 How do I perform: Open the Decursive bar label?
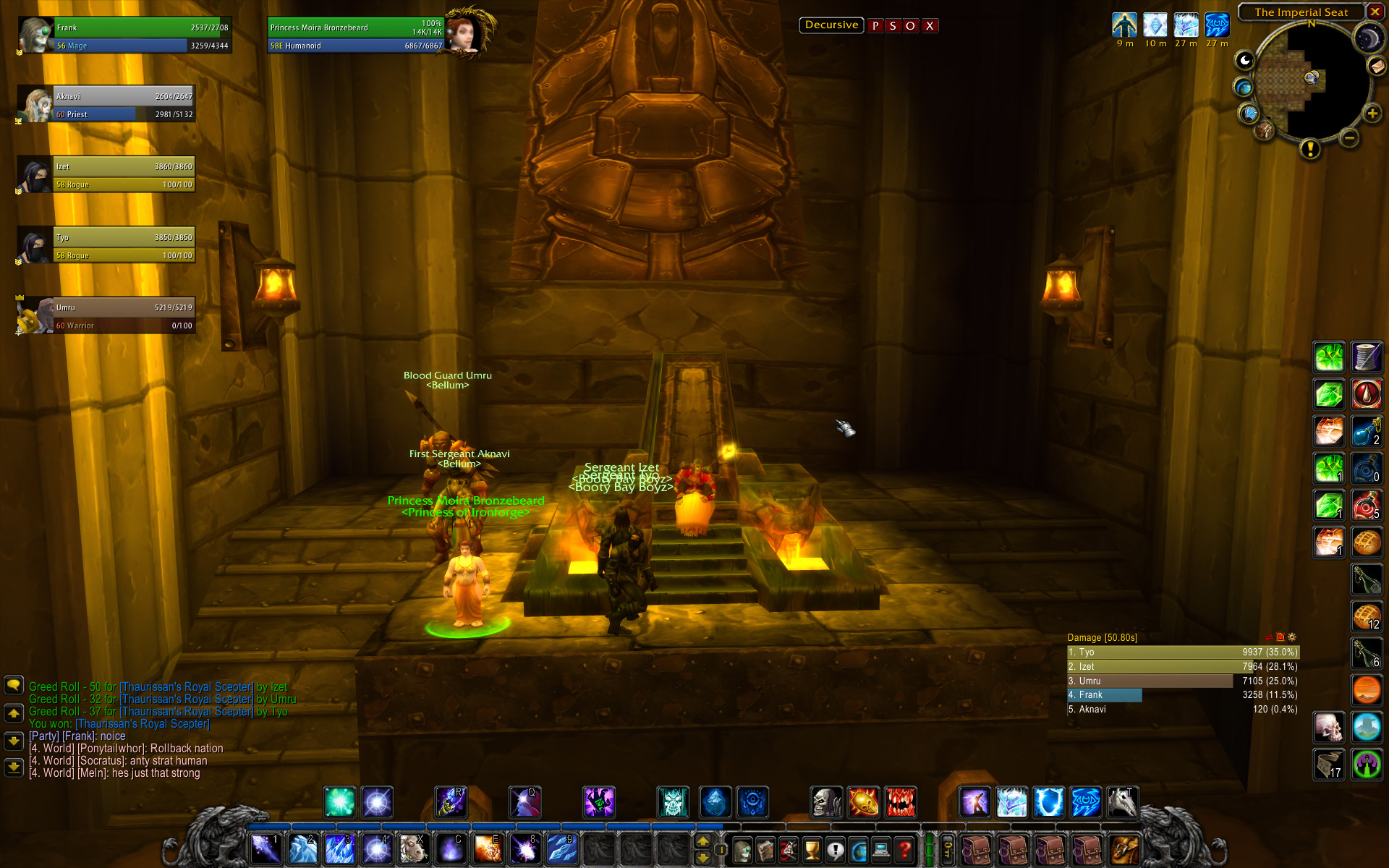click(x=831, y=25)
